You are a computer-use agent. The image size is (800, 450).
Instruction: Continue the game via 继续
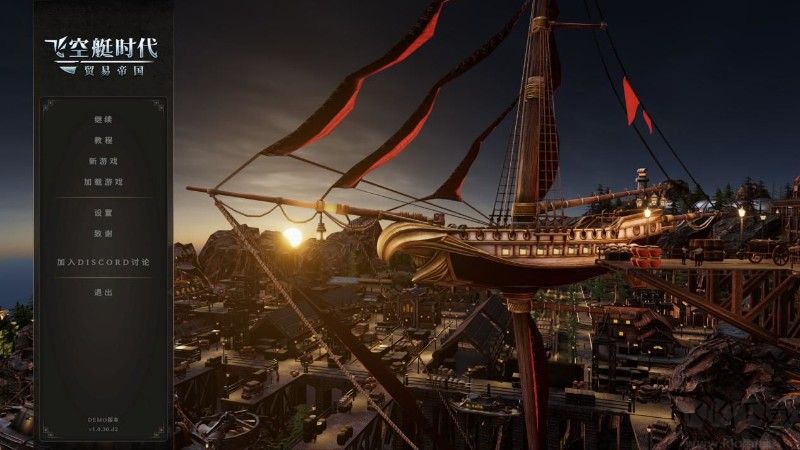point(103,120)
